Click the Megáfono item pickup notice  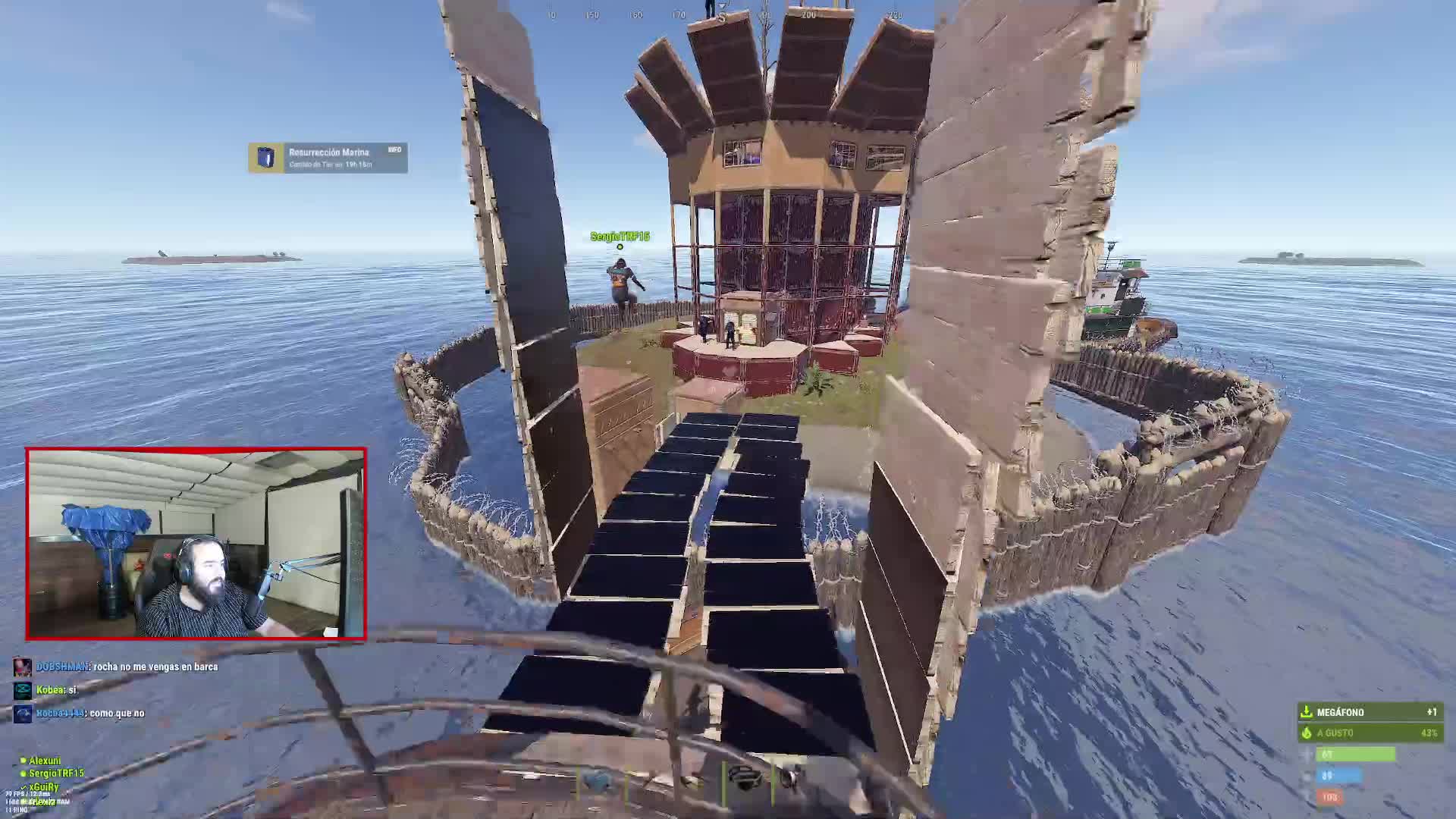coord(1370,712)
